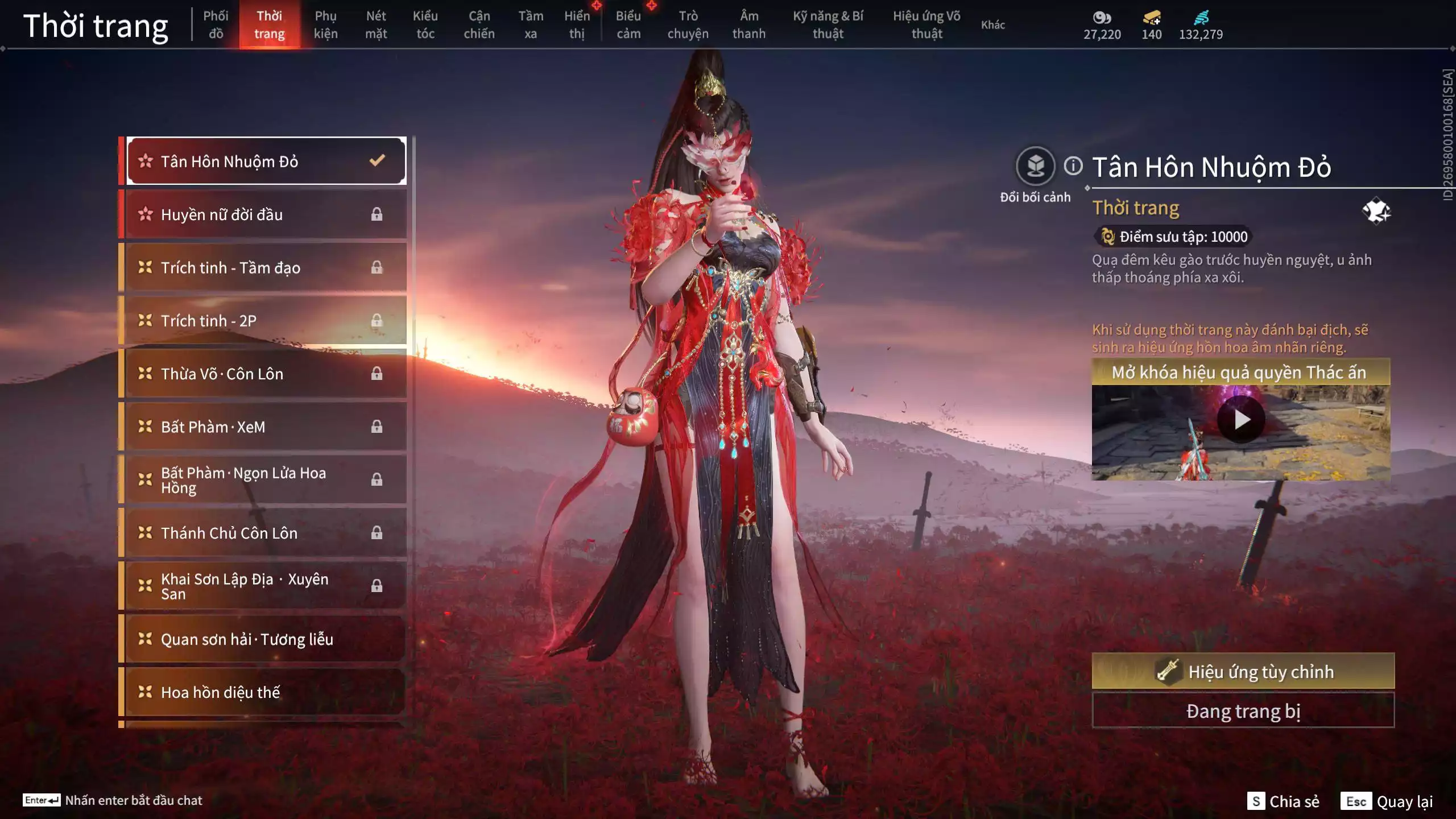Click the gold ingot icon showing 140
The image size is (1456, 819).
[x=1151, y=19]
